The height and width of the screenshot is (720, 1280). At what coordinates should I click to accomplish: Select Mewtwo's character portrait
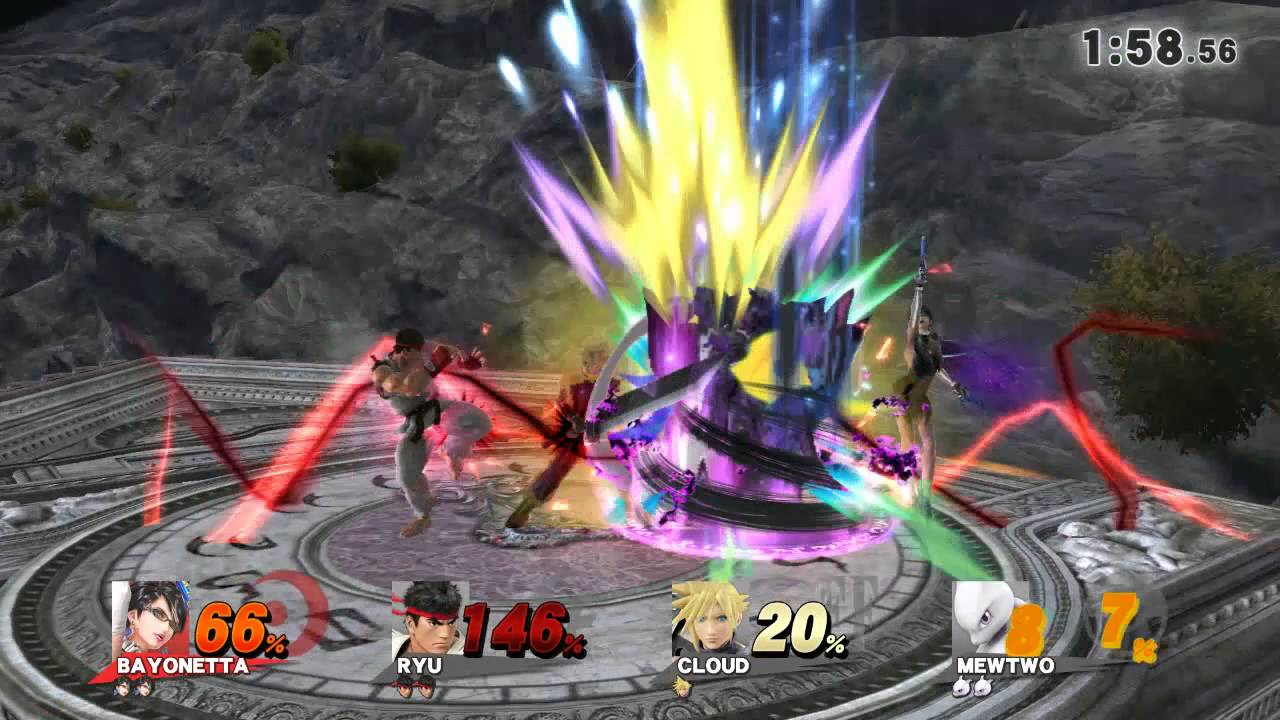point(988,620)
